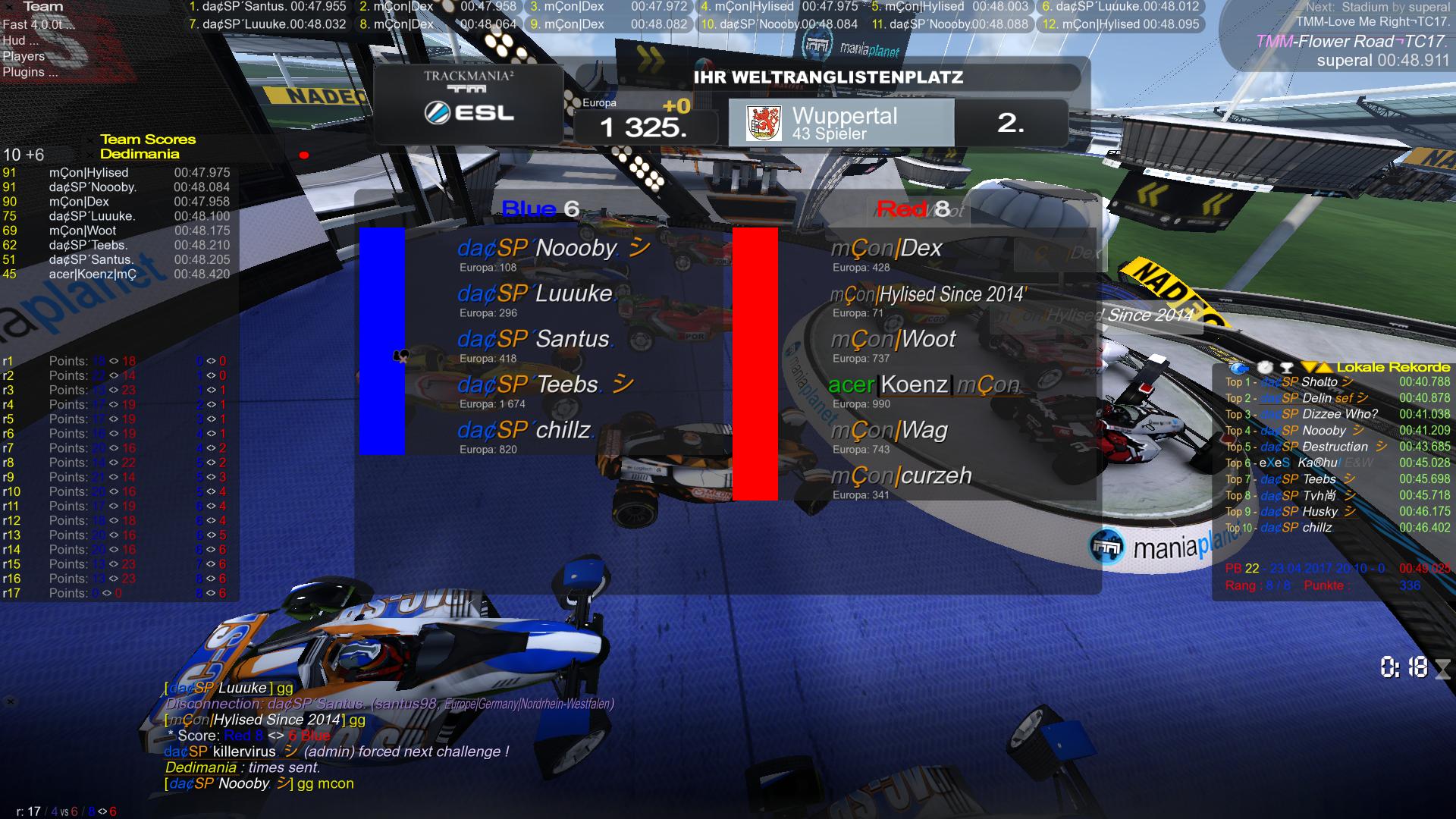Click the yellow down arrow by Lokale Rekorde

[x=1310, y=368]
